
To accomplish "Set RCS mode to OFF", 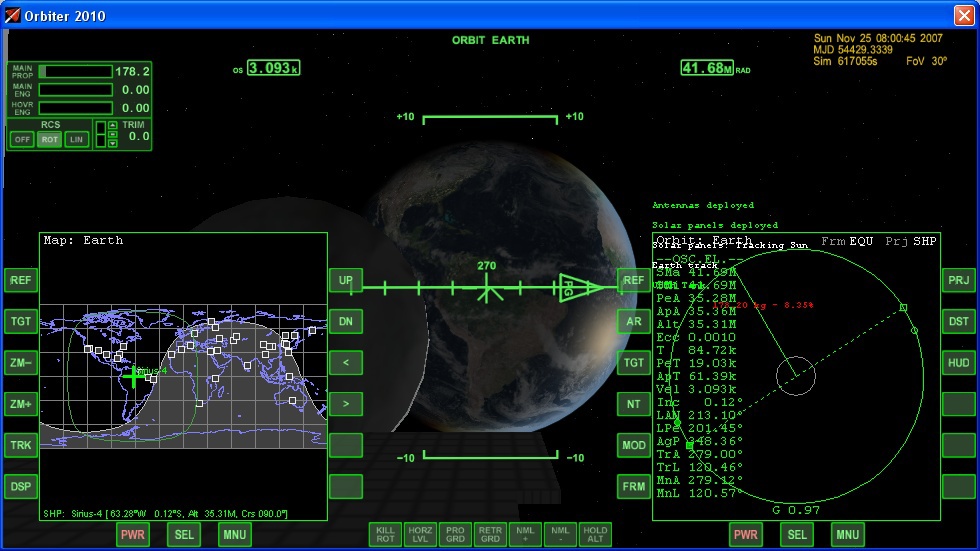I will pos(22,139).
